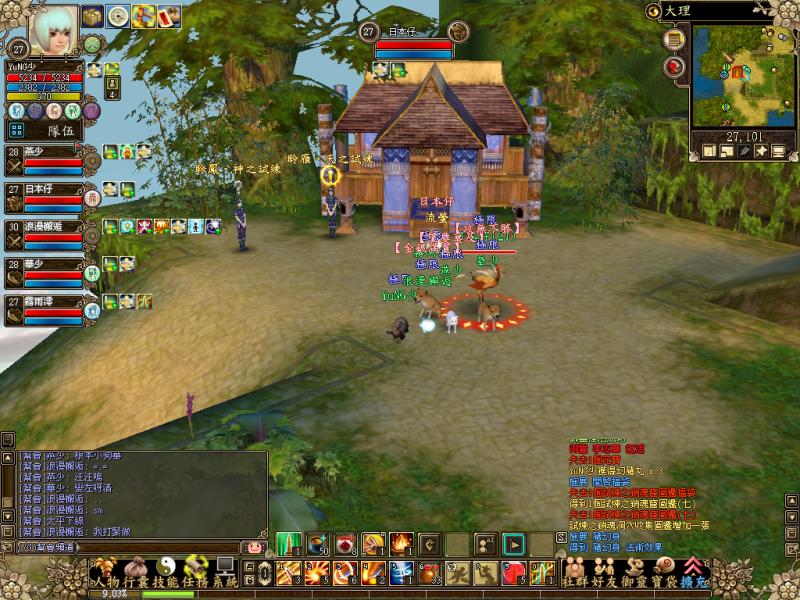Open the 人物 character menu
Screen dimensions: 800x600
point(102,581)
